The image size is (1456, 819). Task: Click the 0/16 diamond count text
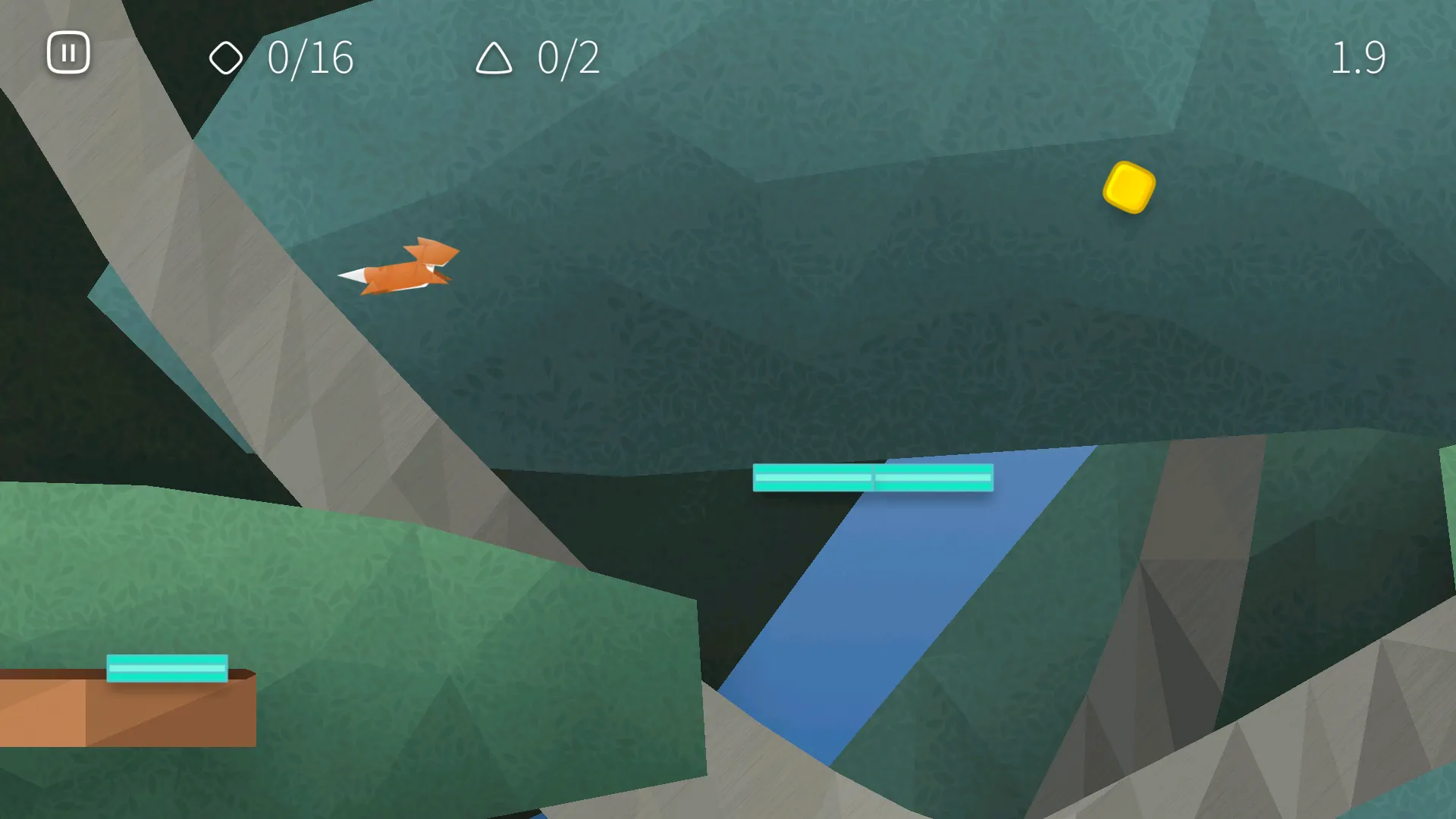point(311,58)
